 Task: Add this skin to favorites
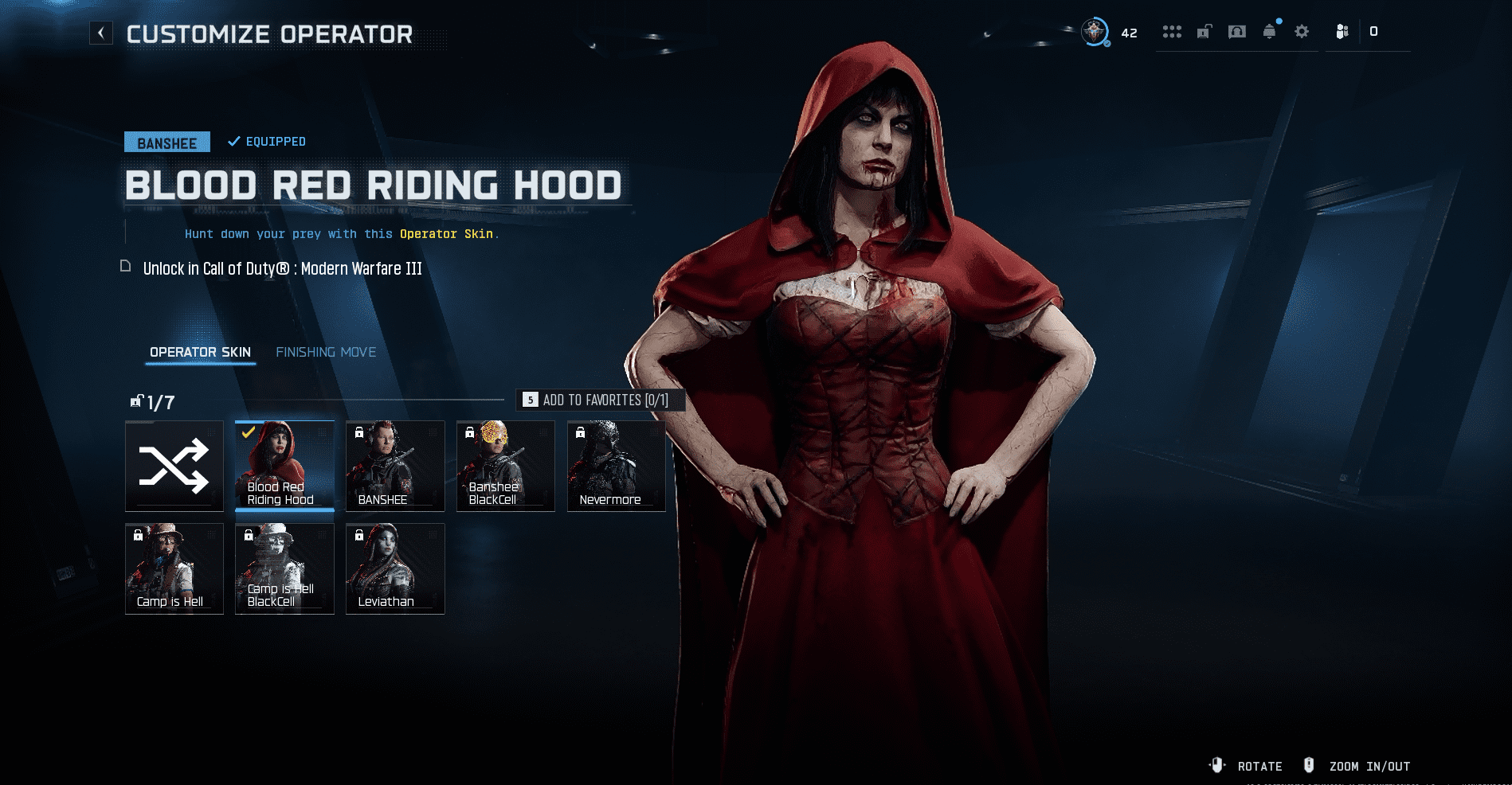point(601,400)
